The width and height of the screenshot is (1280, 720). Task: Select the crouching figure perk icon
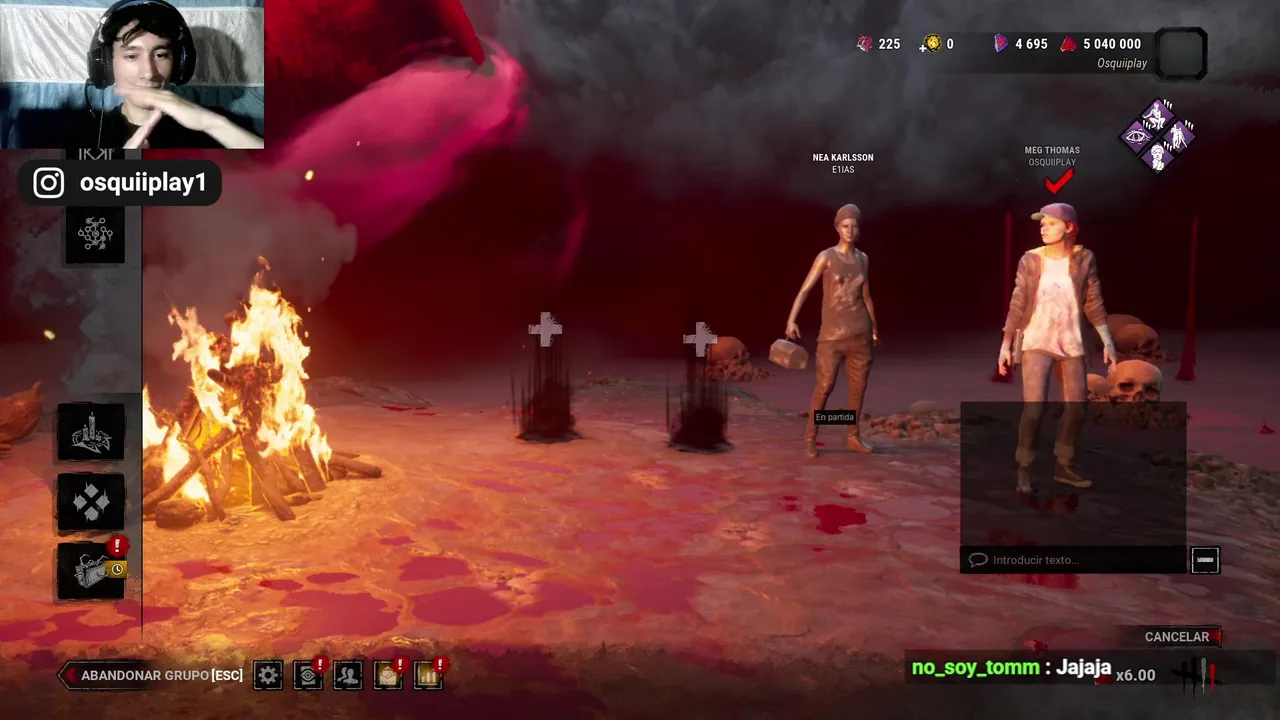pyautogui.click(x=1158, y=116)
